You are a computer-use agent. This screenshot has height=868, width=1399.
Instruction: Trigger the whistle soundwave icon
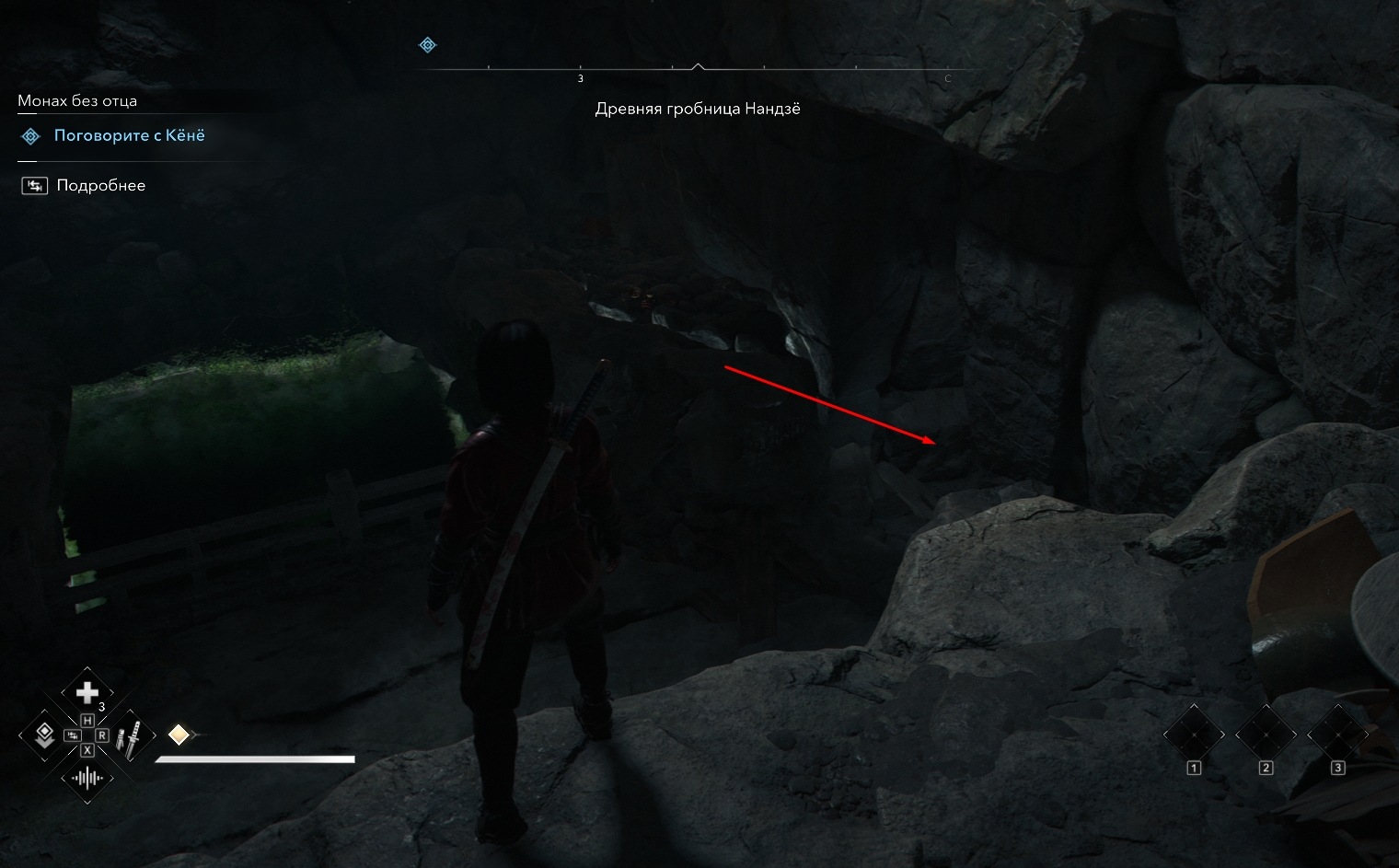(x=87, y=779)
